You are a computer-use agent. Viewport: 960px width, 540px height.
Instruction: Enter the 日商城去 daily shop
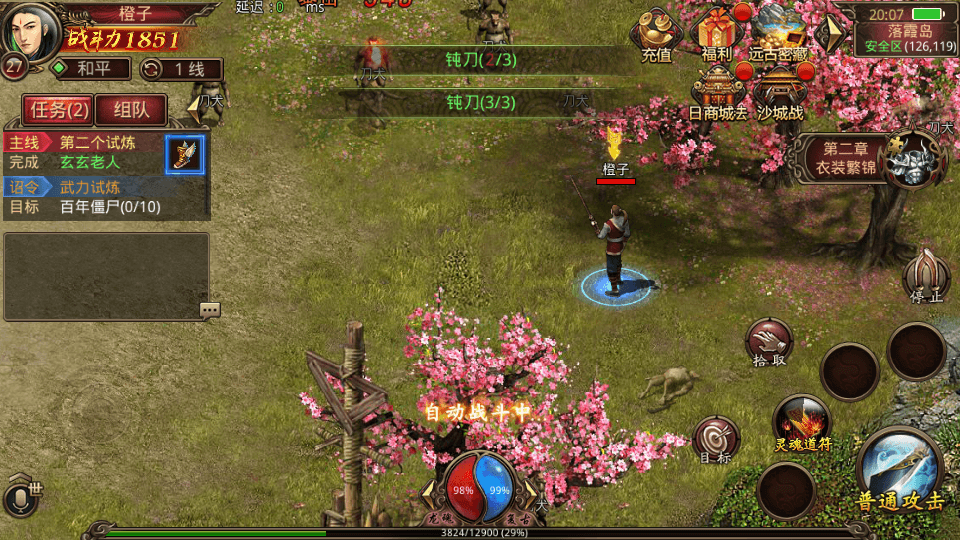718,91
